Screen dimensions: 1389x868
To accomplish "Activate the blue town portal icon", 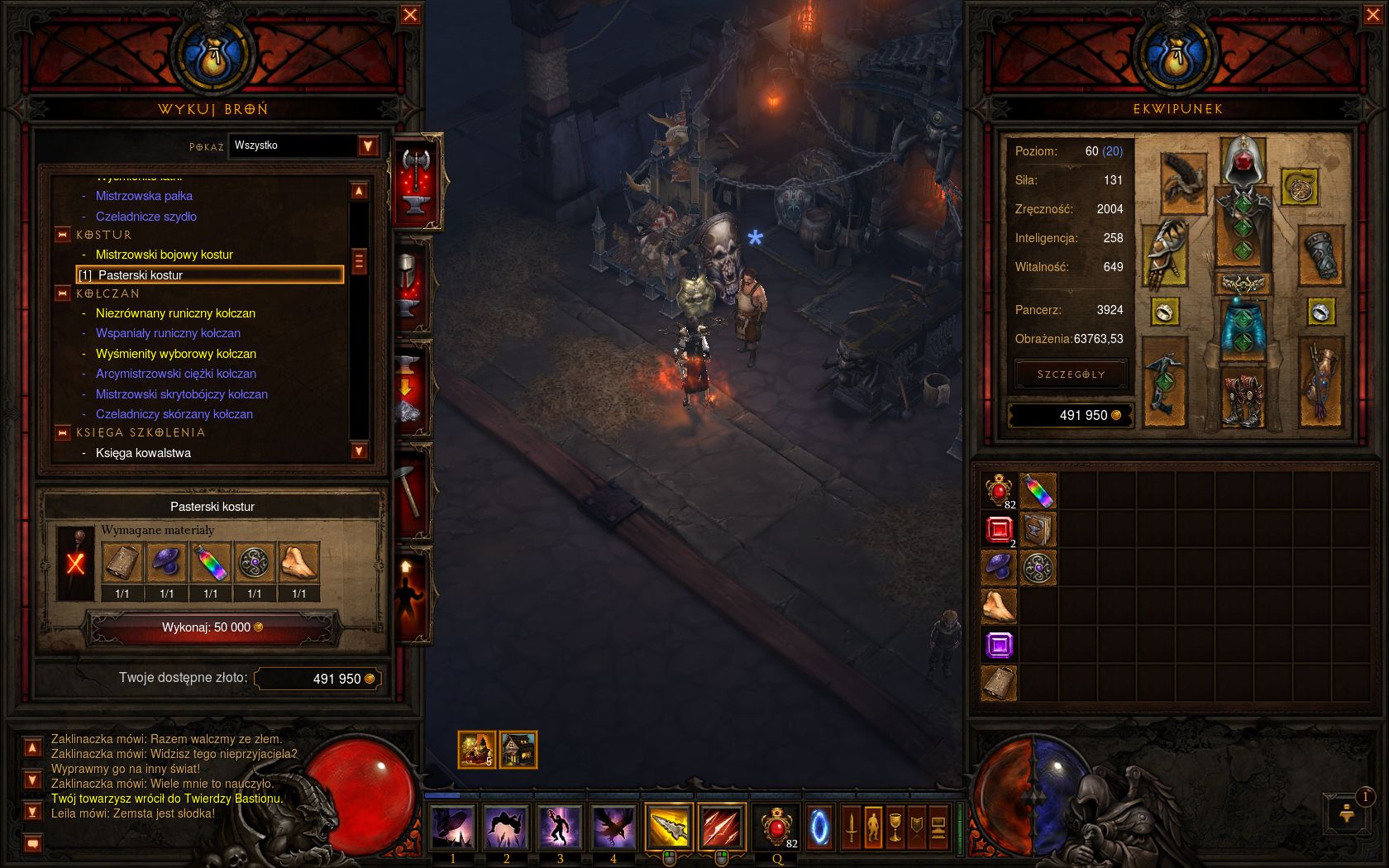I will pos(819,827).
